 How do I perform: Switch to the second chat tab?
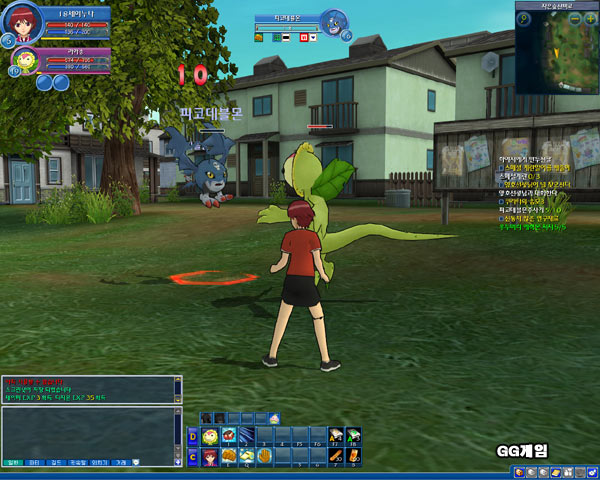click(x=35, y=463)
